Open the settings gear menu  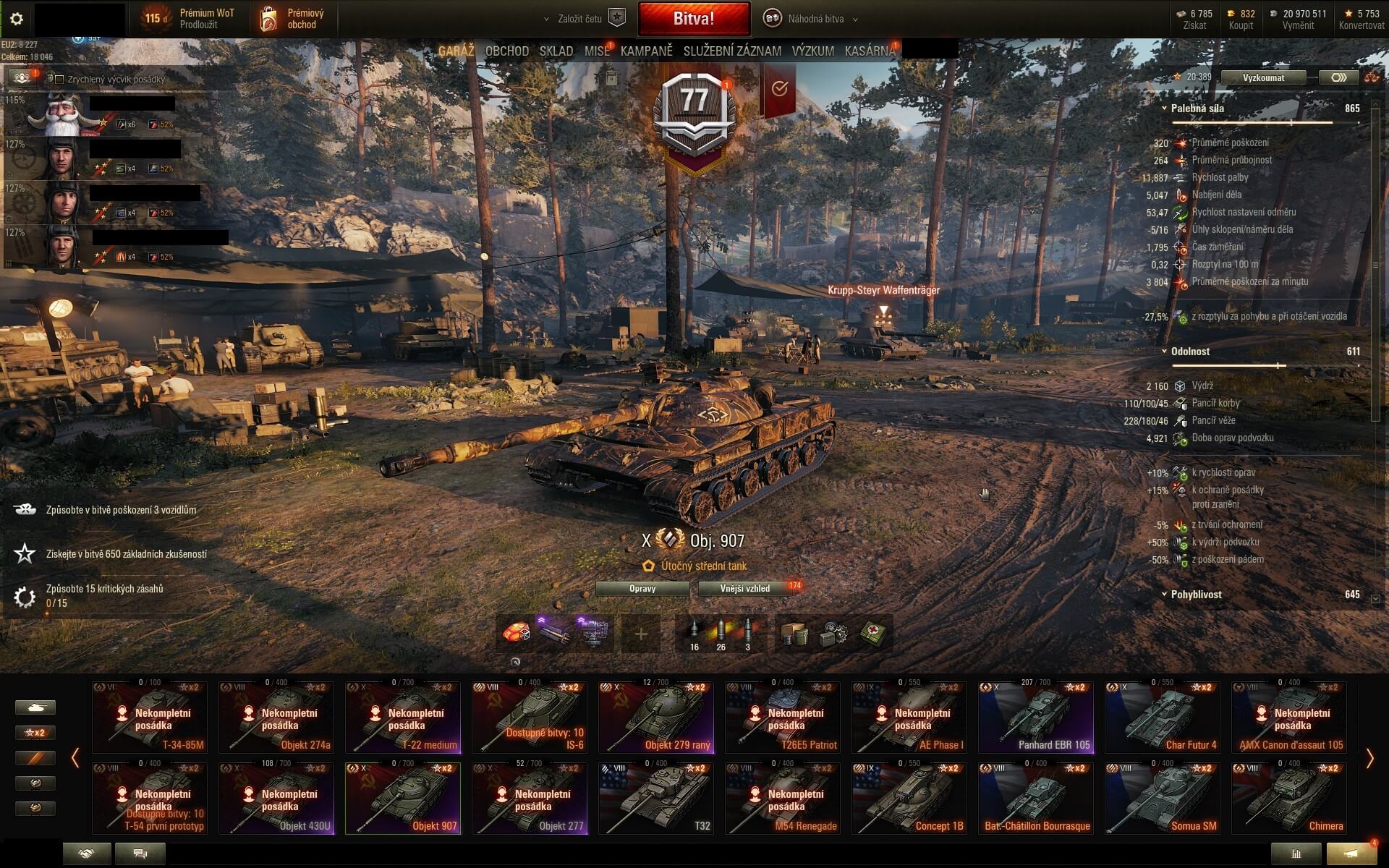17,19
